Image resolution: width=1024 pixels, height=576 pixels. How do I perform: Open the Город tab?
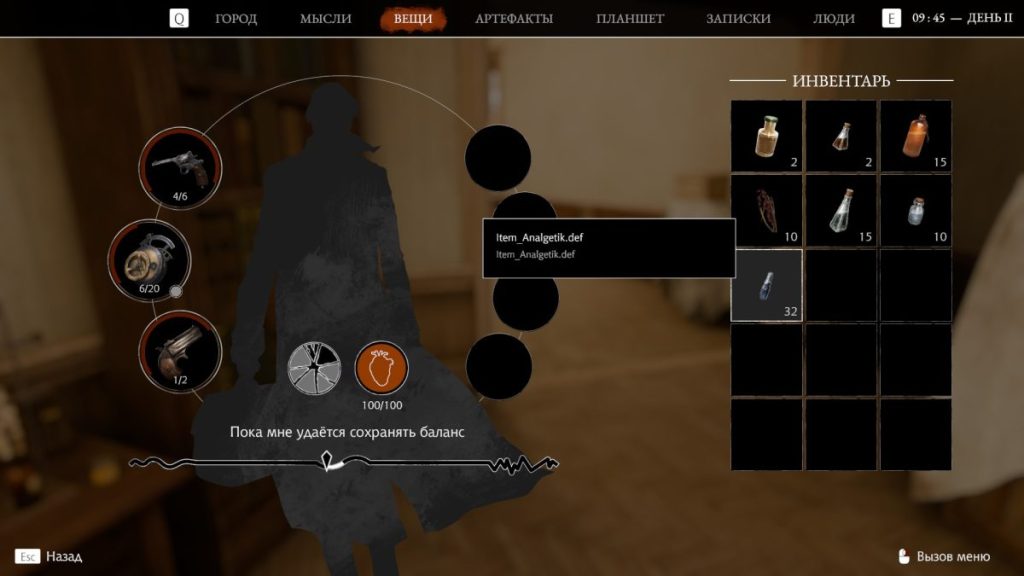(236, 19)
